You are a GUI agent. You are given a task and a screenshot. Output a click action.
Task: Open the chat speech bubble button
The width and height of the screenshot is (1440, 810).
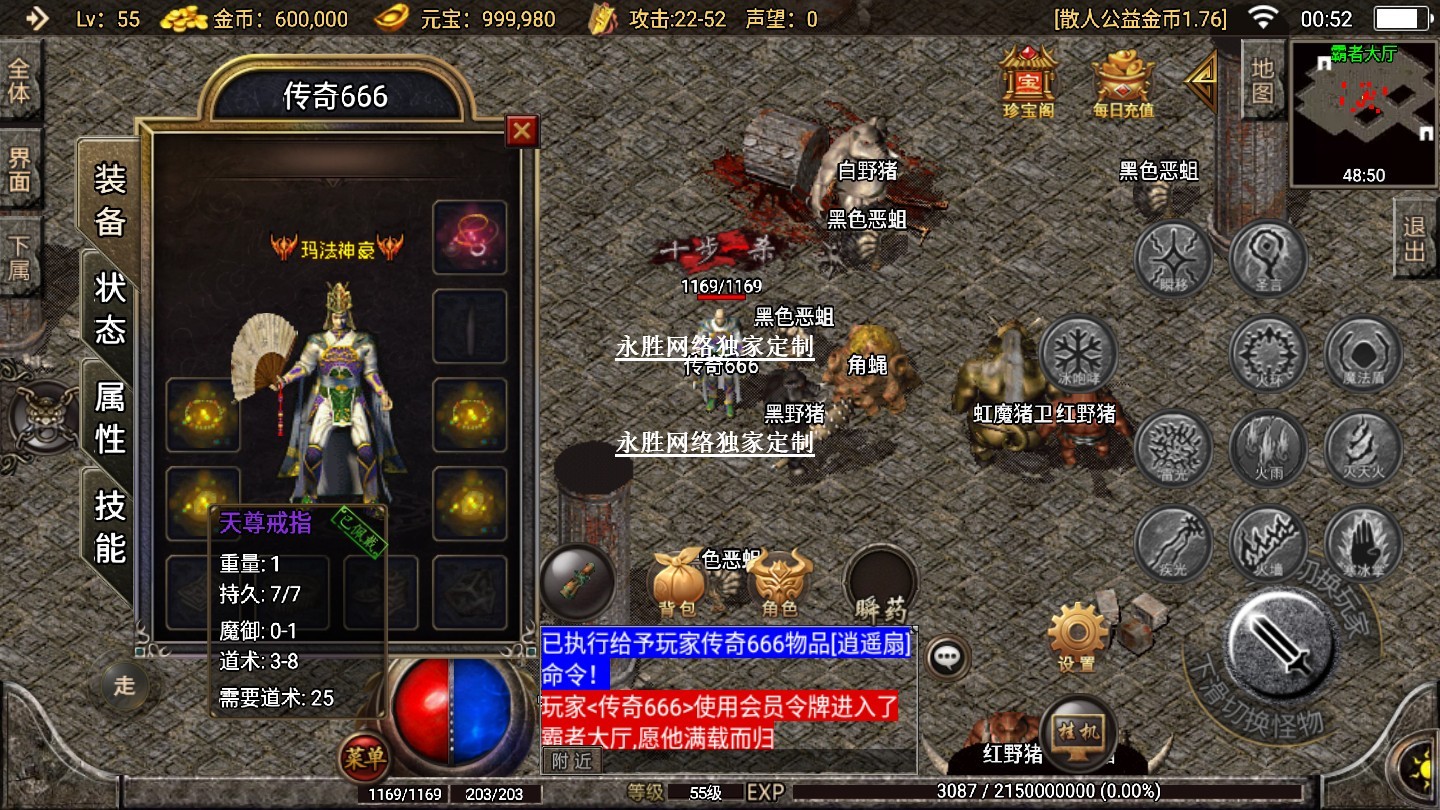click(946, 657)
